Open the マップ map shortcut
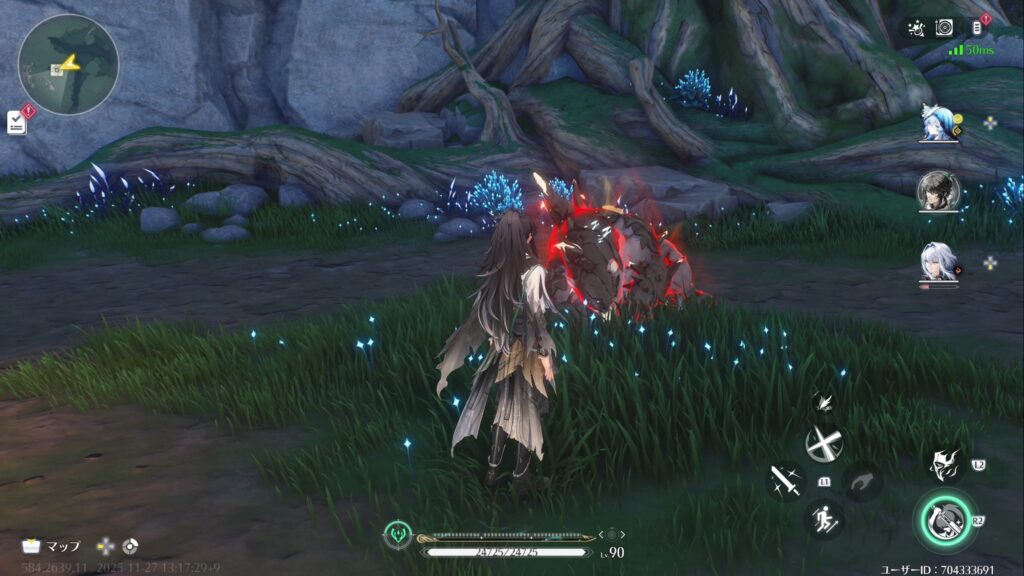1024x576 pixels. (52, 546)
